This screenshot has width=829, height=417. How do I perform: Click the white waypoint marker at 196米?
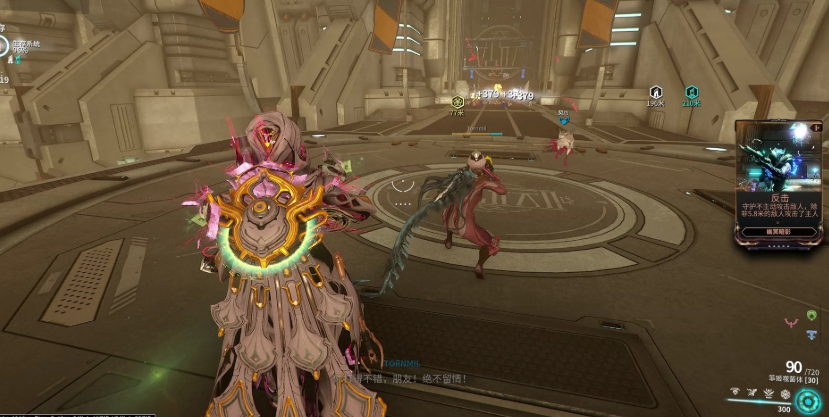tap(656, 91)
